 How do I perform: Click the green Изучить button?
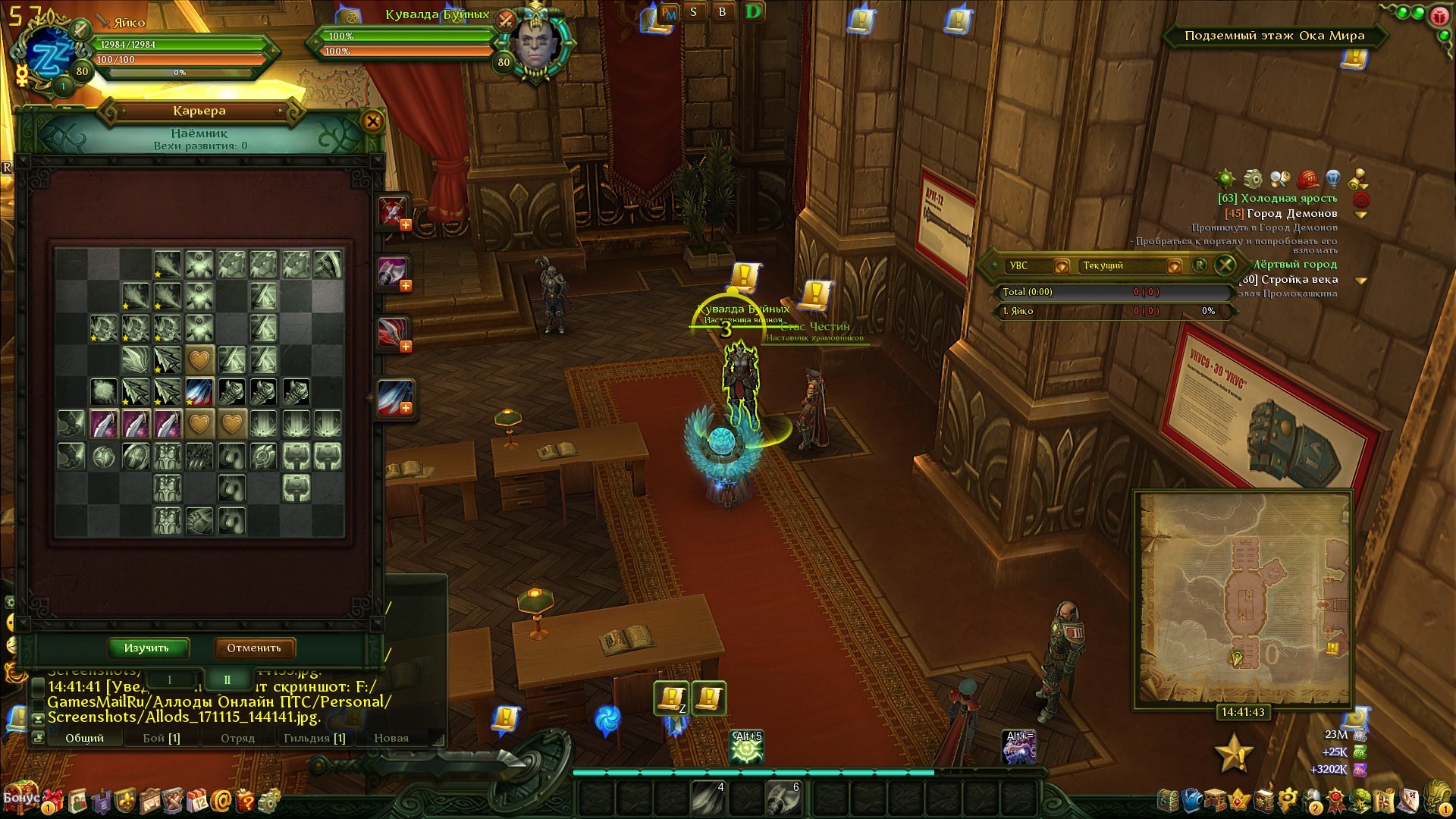coord(147,648)
